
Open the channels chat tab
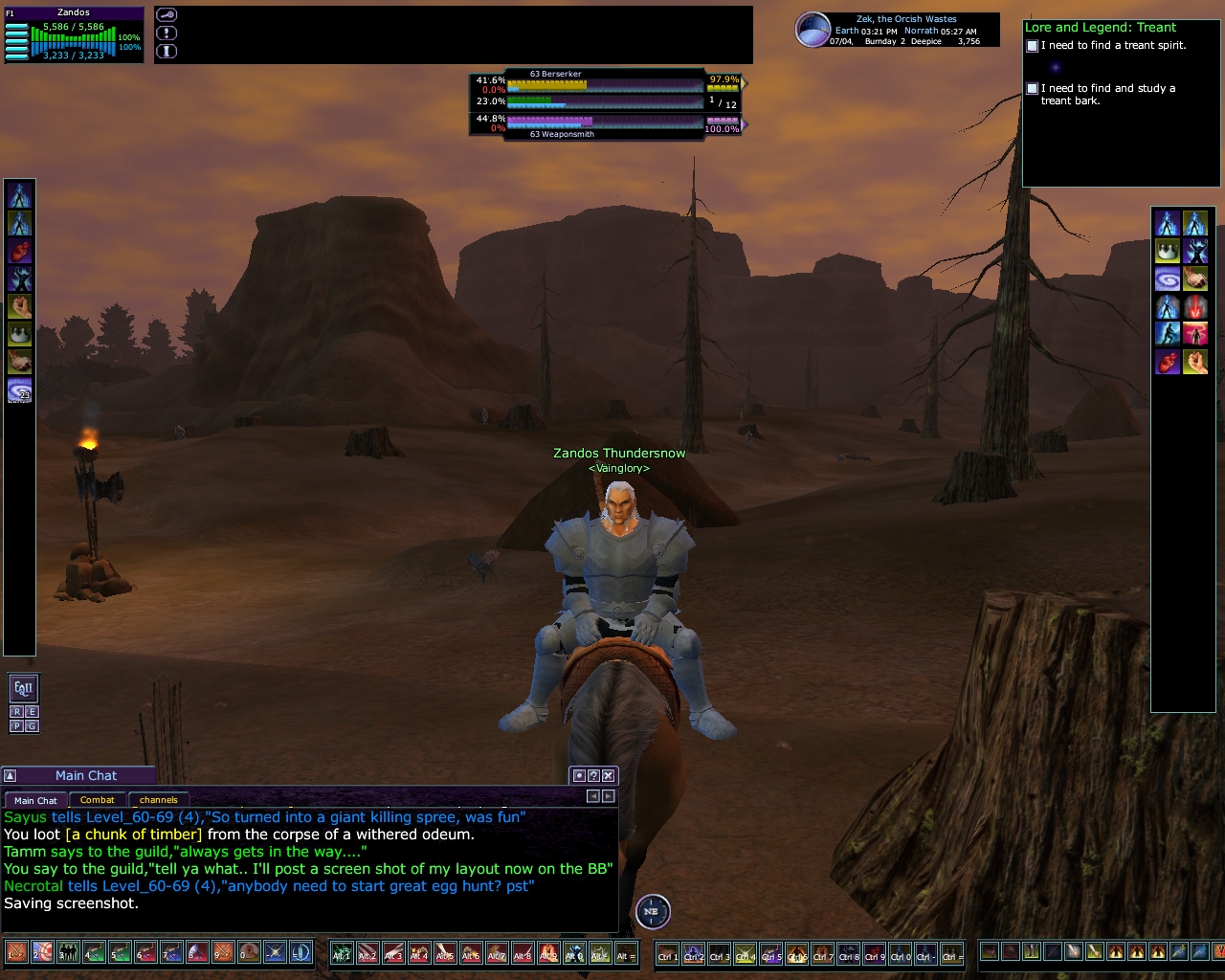pyautogui.click(x=158, y=800)
